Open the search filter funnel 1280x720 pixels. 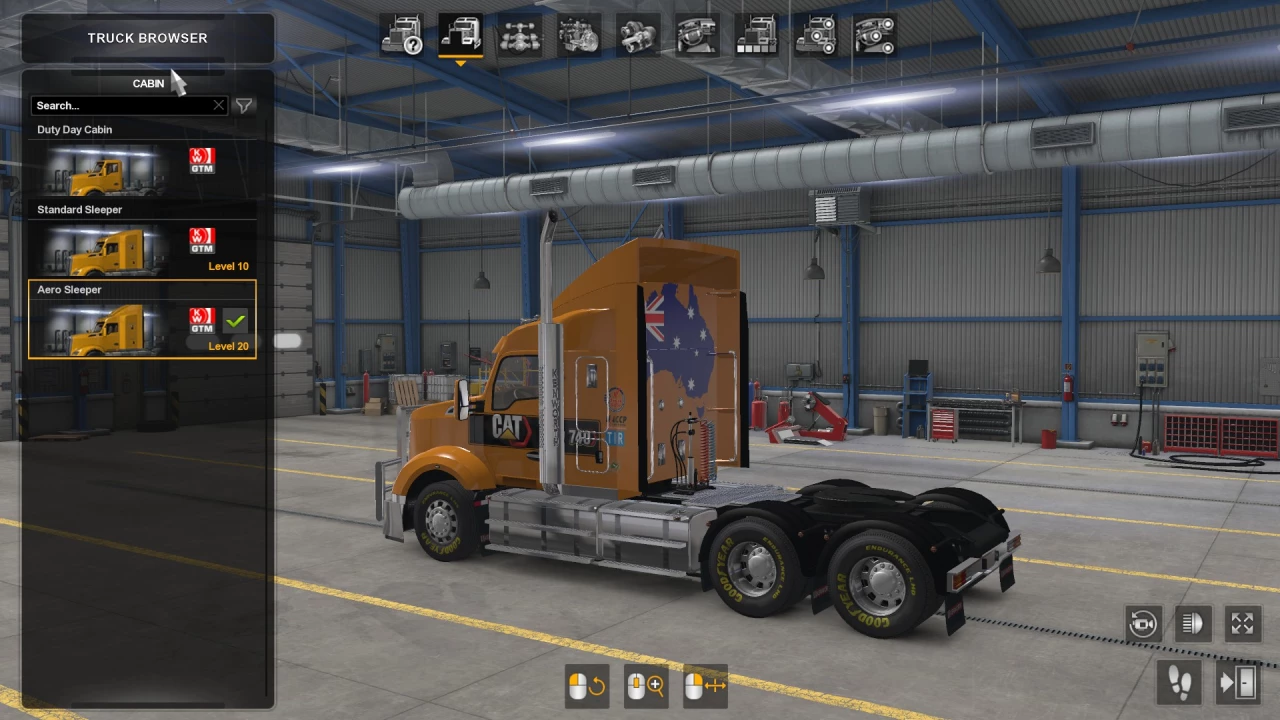[243, 105]
